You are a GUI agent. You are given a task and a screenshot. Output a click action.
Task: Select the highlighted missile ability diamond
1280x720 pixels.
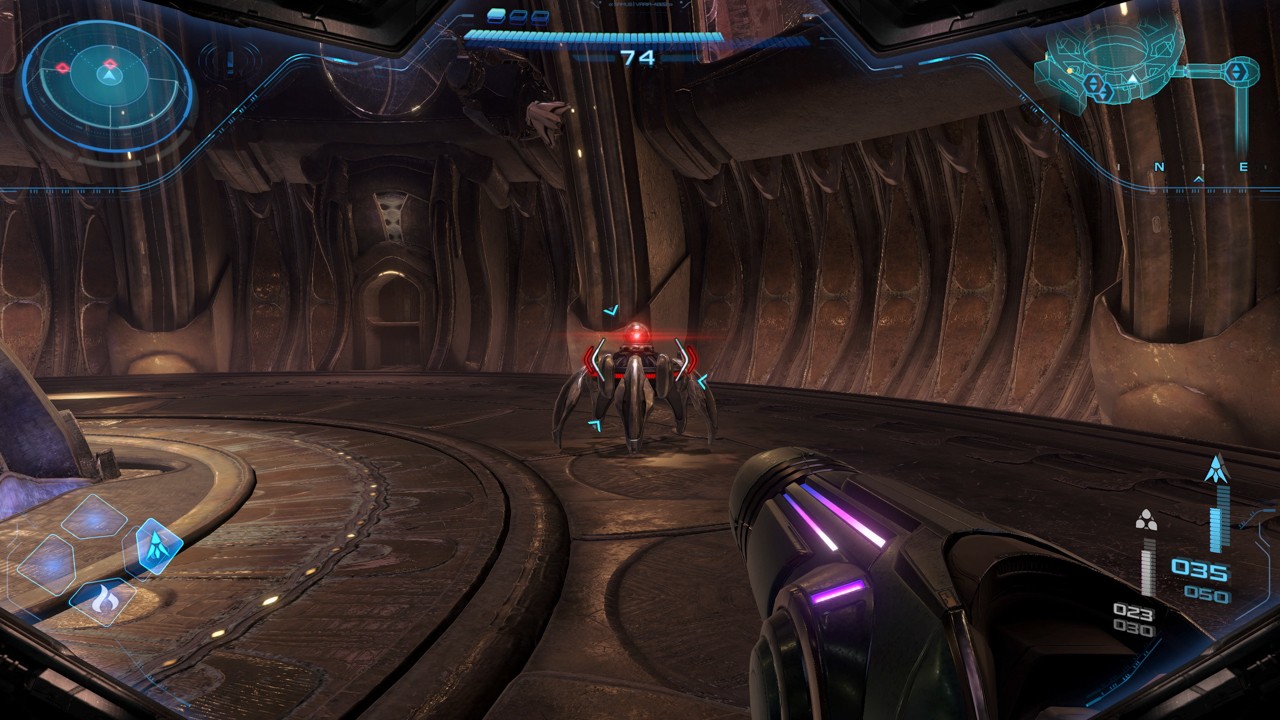click(157, 546)
